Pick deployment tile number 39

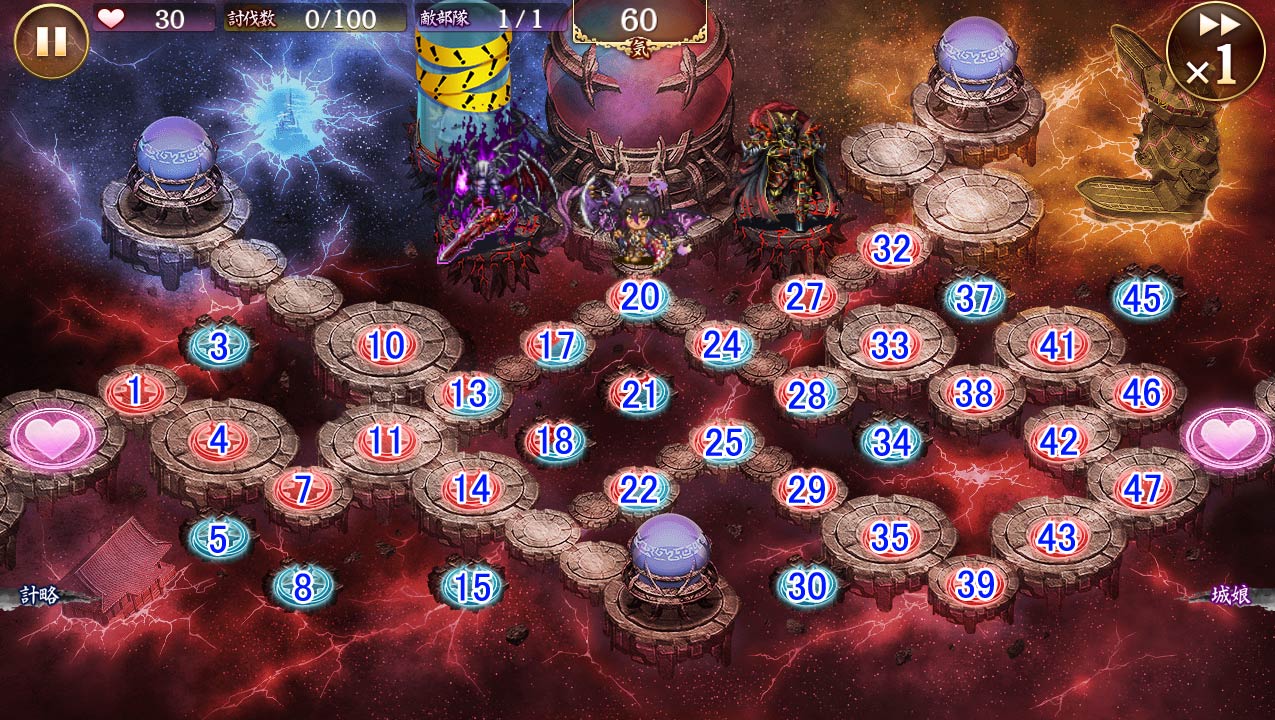[974, 584]
